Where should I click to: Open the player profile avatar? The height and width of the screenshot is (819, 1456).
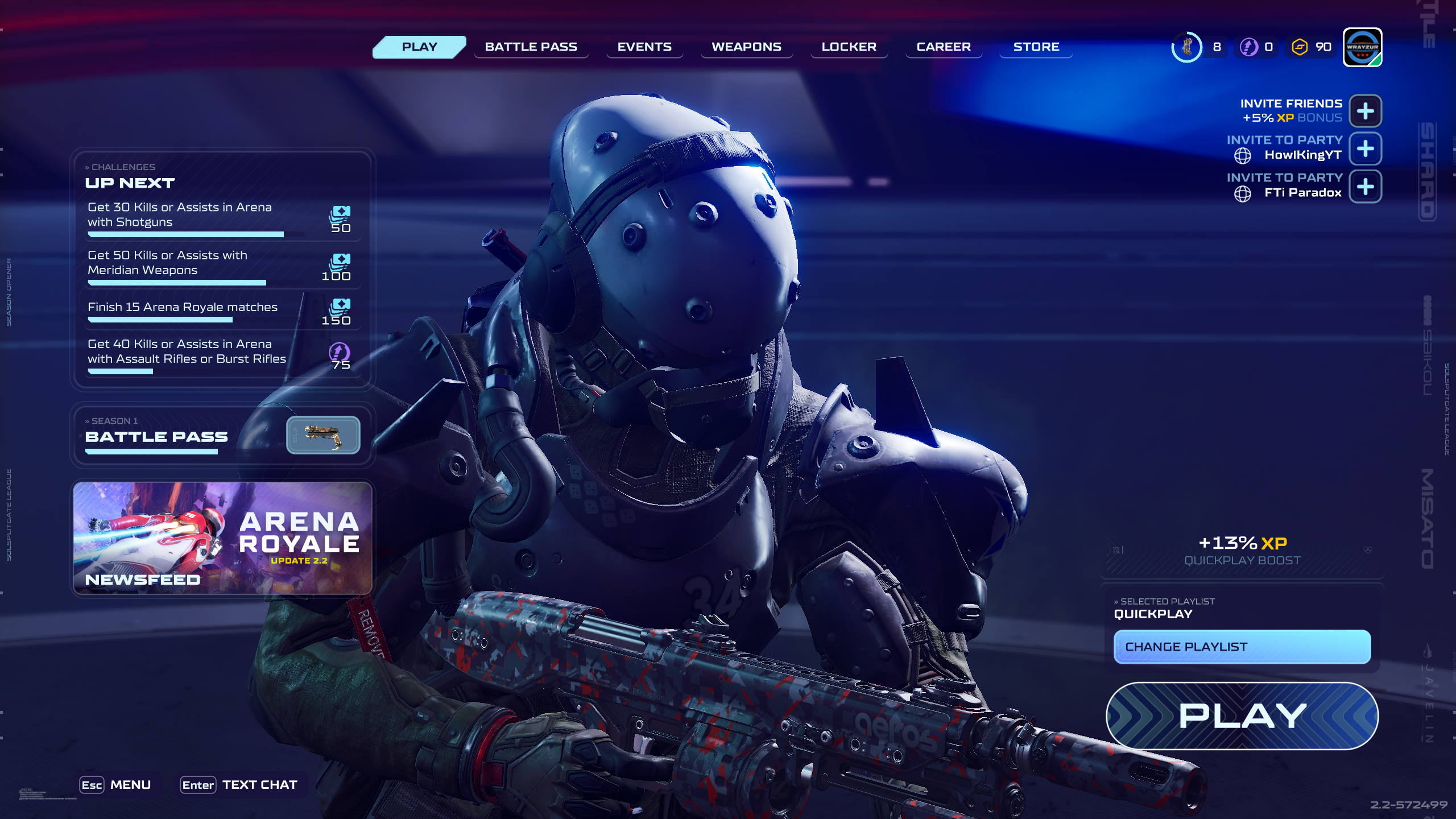tap(1362, 47)
